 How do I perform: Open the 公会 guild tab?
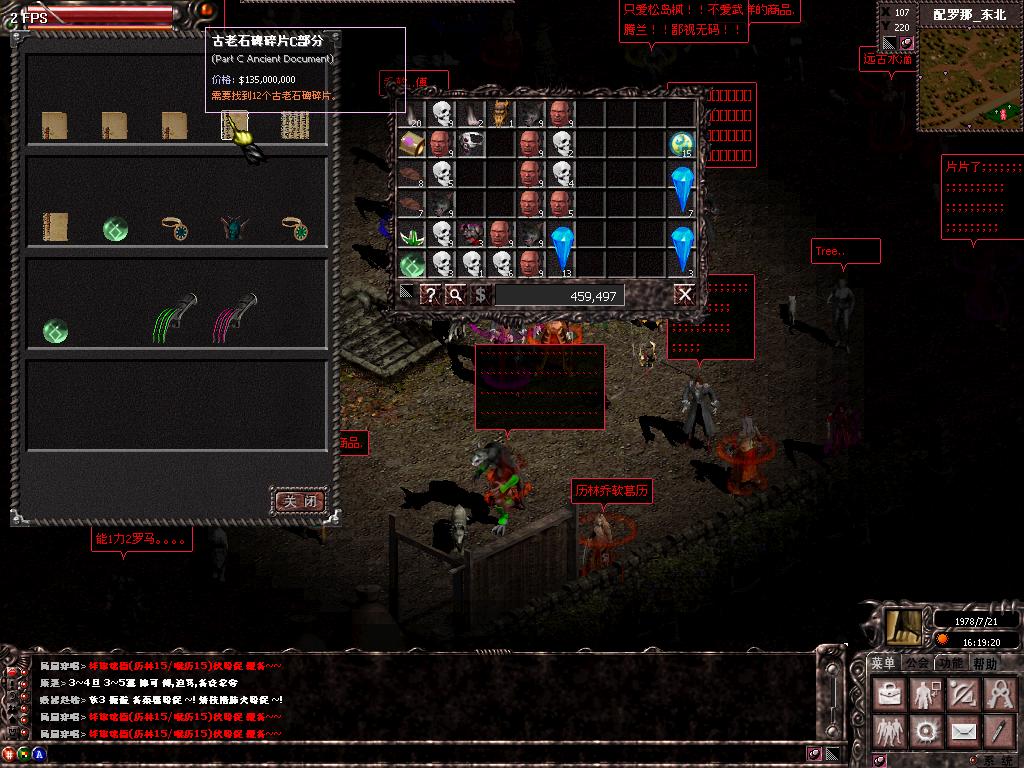[917, 663]
